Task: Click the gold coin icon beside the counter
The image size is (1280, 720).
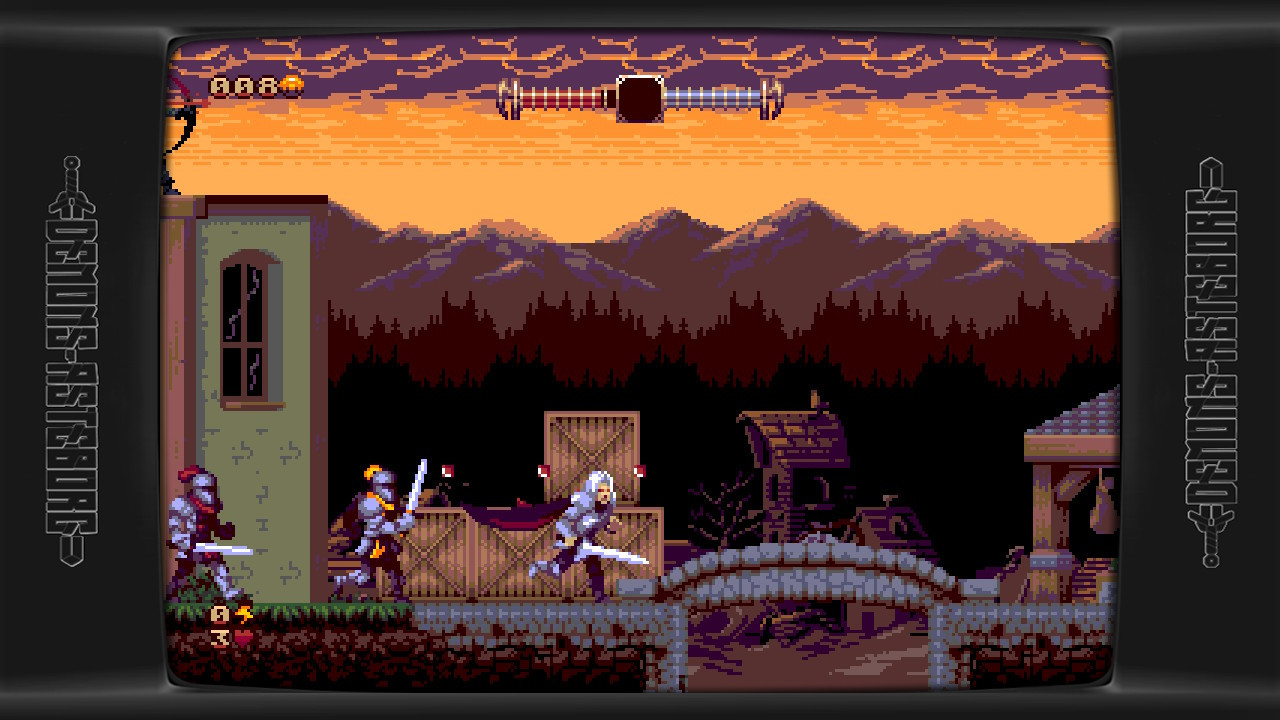Action: click(x=292, y=84)
